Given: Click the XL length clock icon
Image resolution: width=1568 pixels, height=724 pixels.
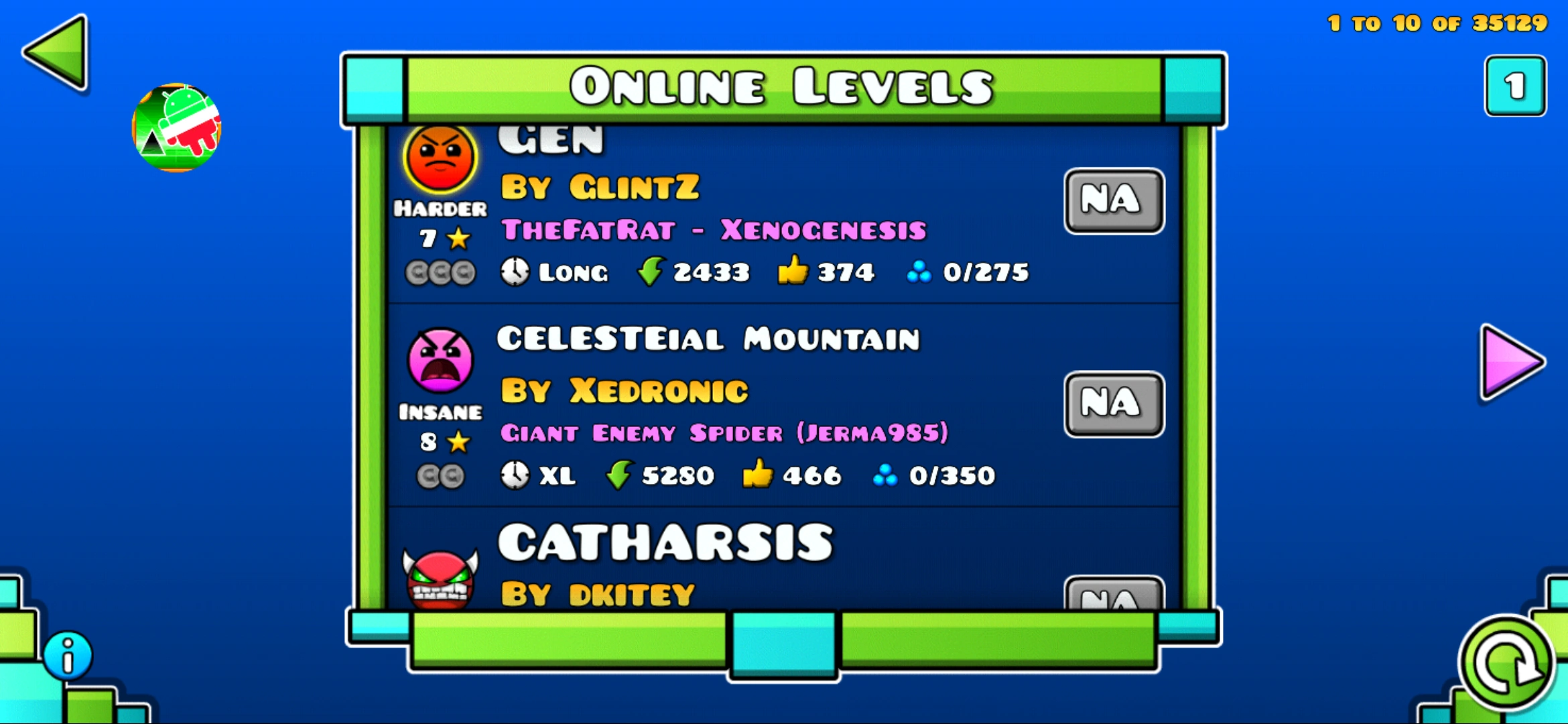Looking at the screenshot, I should pyautogui.click(x=515, y=475).
